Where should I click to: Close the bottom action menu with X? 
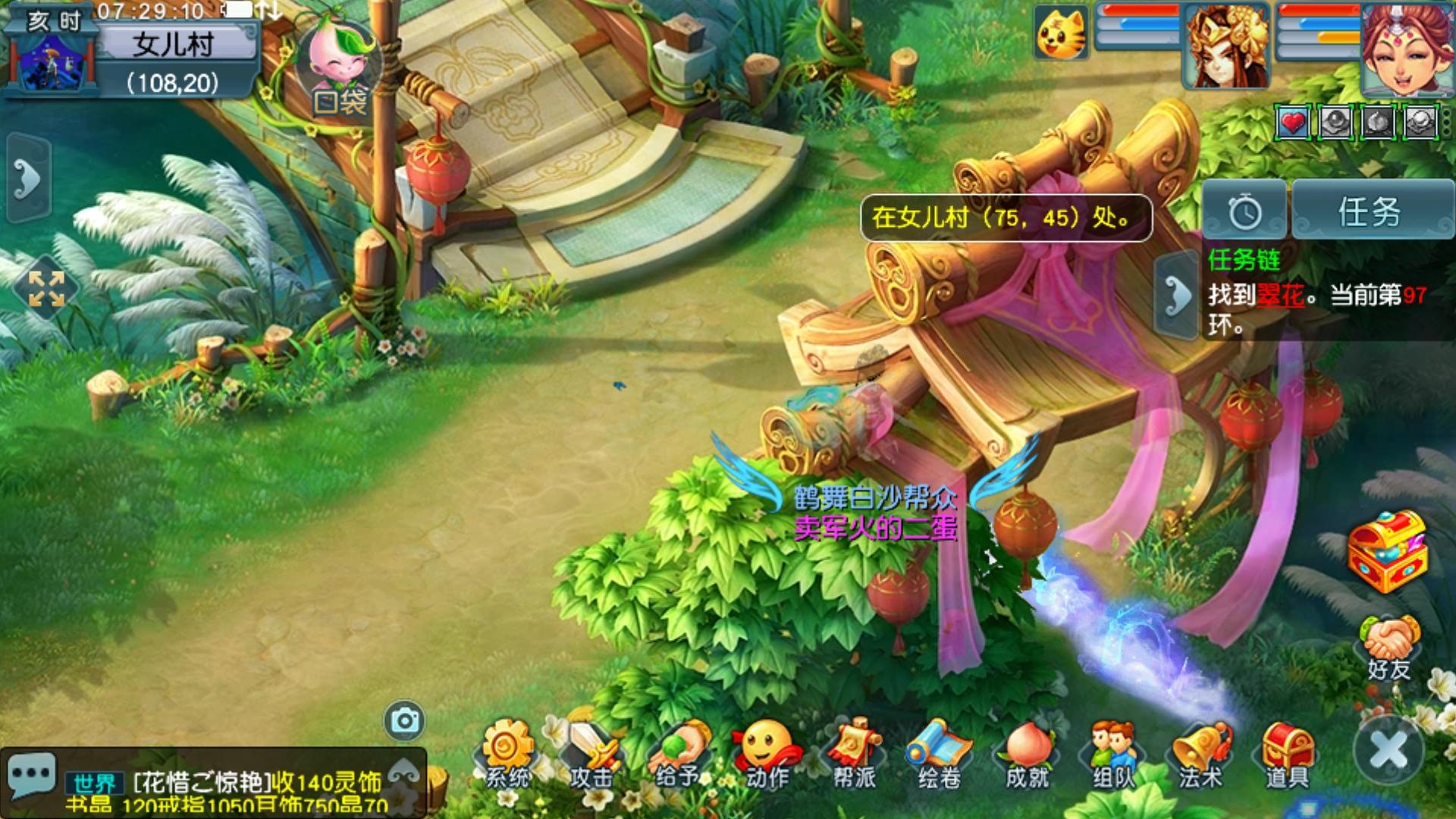(x=1389, y=750)
